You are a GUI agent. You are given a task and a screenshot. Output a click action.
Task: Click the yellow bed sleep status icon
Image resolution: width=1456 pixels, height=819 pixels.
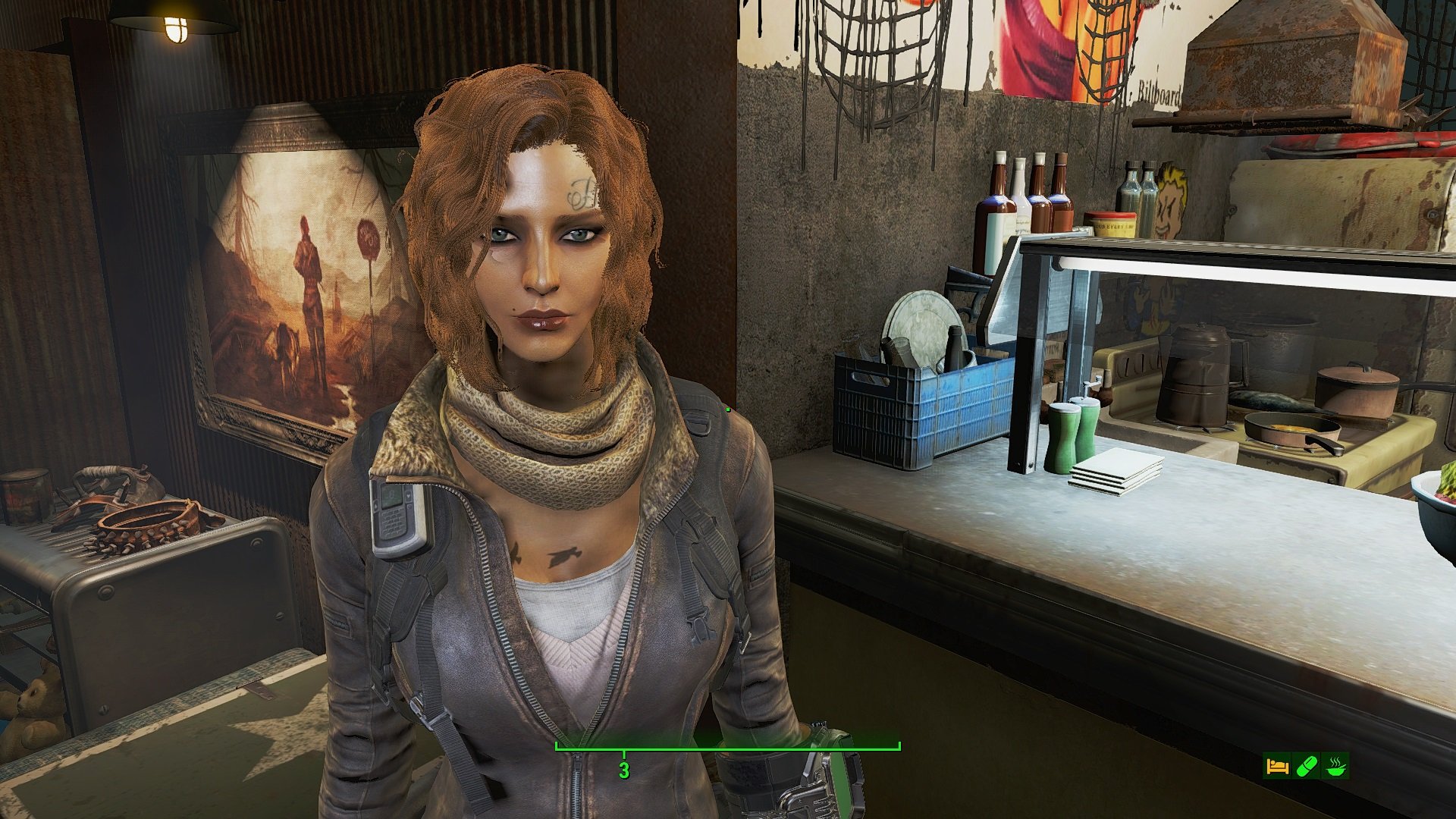point(1277,766)
